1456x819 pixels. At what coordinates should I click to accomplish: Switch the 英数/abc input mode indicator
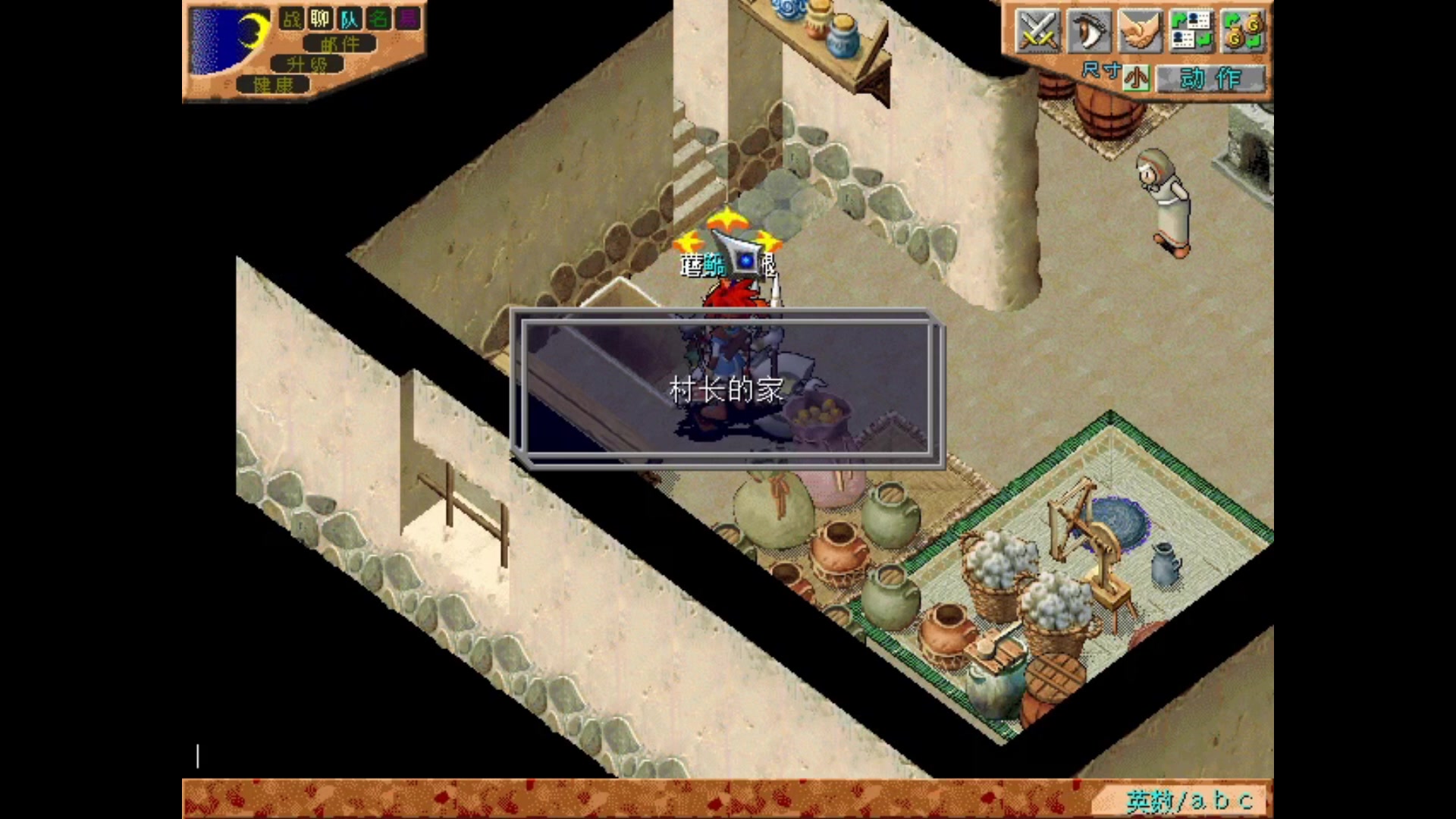1189,800
